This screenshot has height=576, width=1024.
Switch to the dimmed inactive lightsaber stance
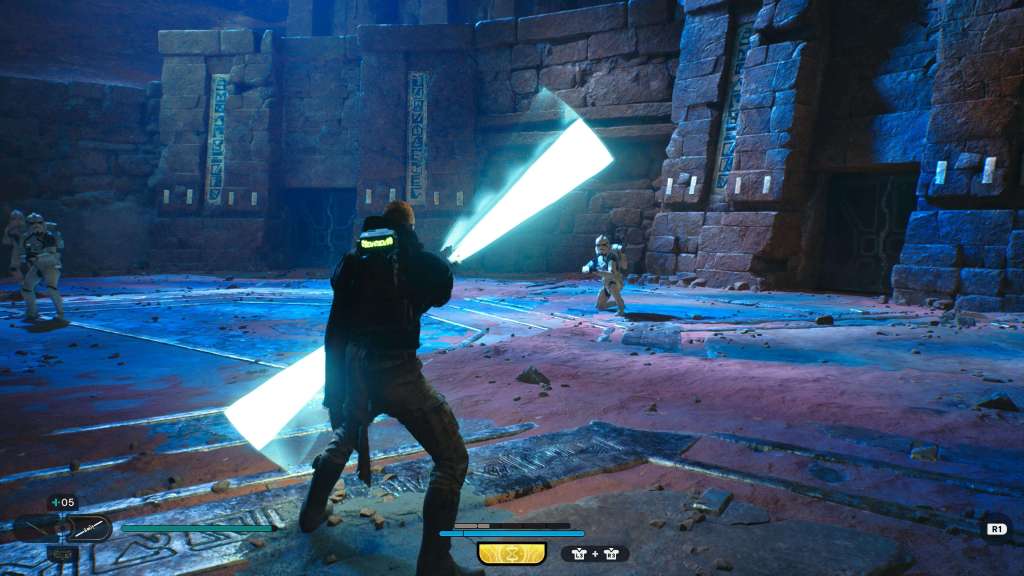(35, 527)
